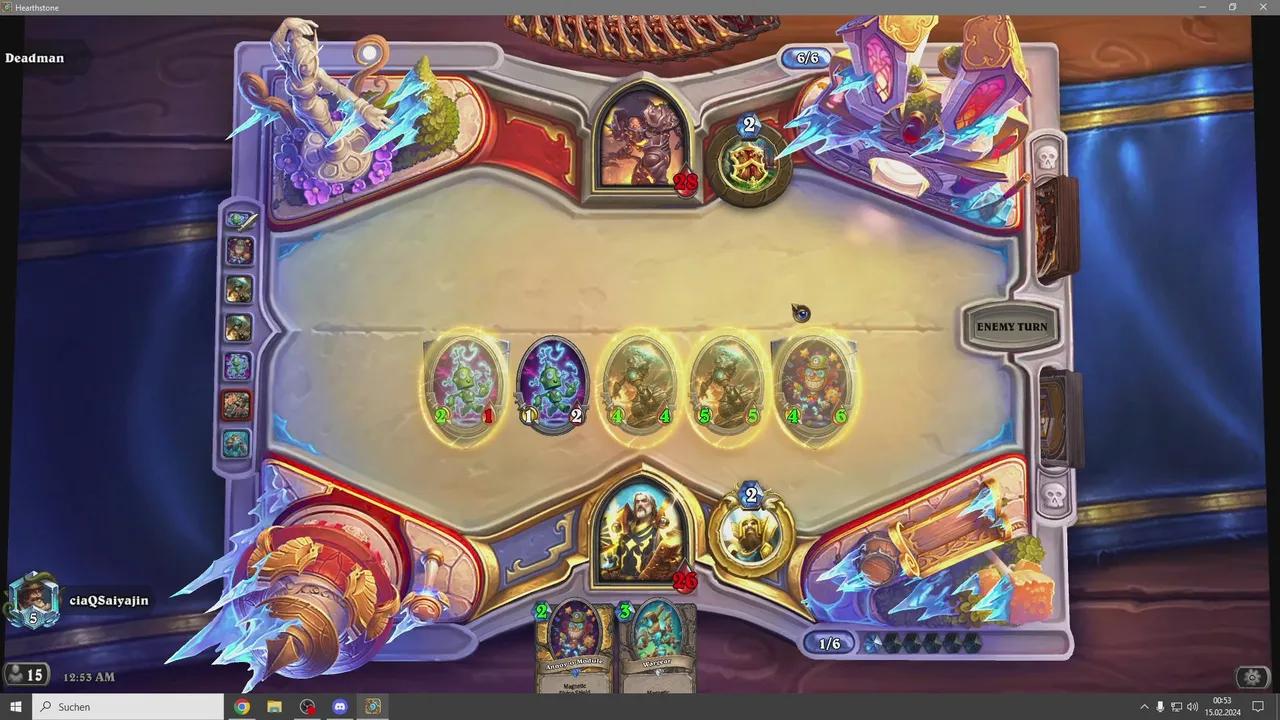The image size is (1280, 720).
Task: Open Discord from the taskbar
Action: (x=339, y=707)
